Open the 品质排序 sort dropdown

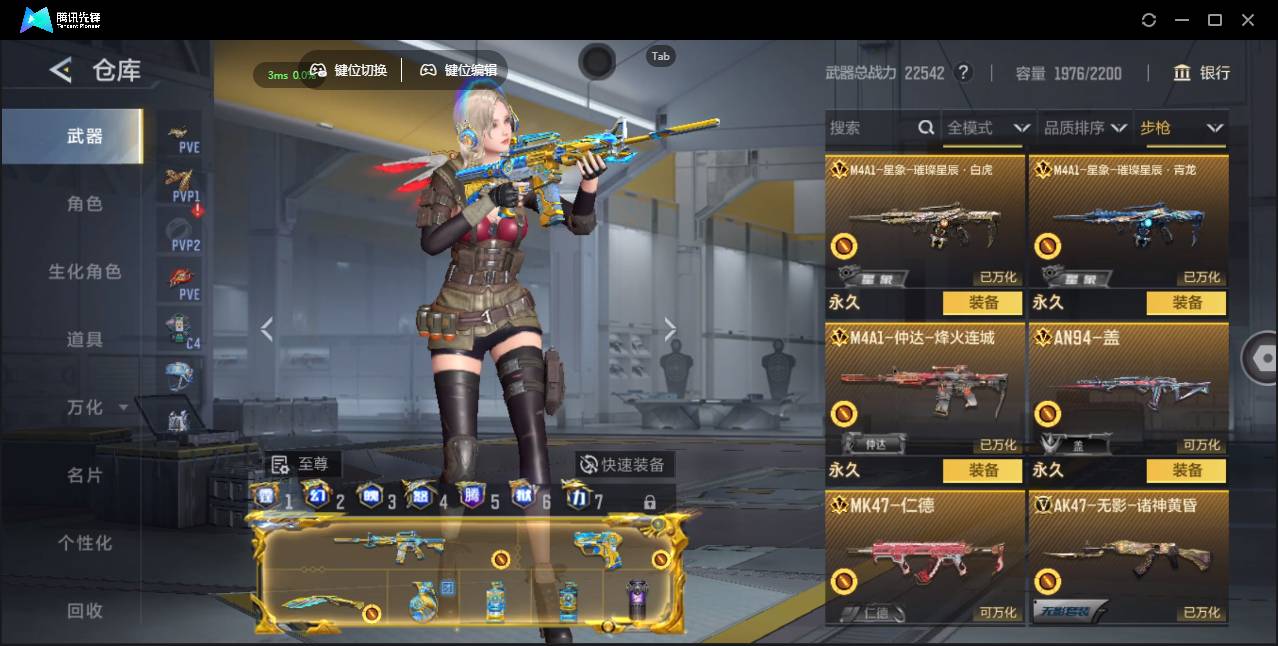(x=1085, y=128)
